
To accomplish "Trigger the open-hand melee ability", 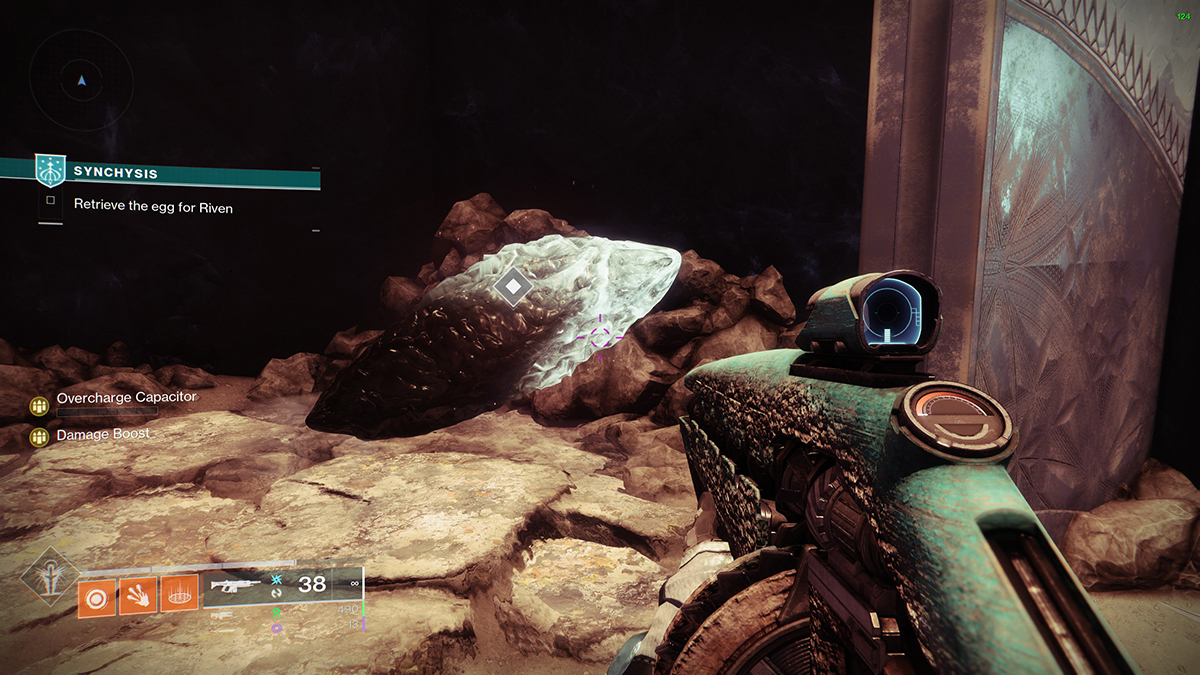I will point(138,597).
